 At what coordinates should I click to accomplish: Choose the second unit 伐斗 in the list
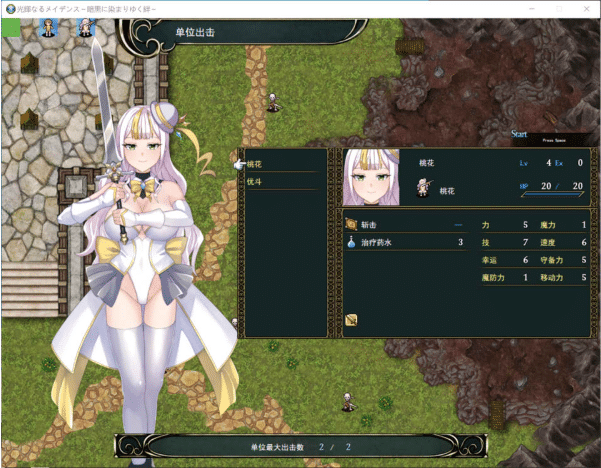[256, 181]
